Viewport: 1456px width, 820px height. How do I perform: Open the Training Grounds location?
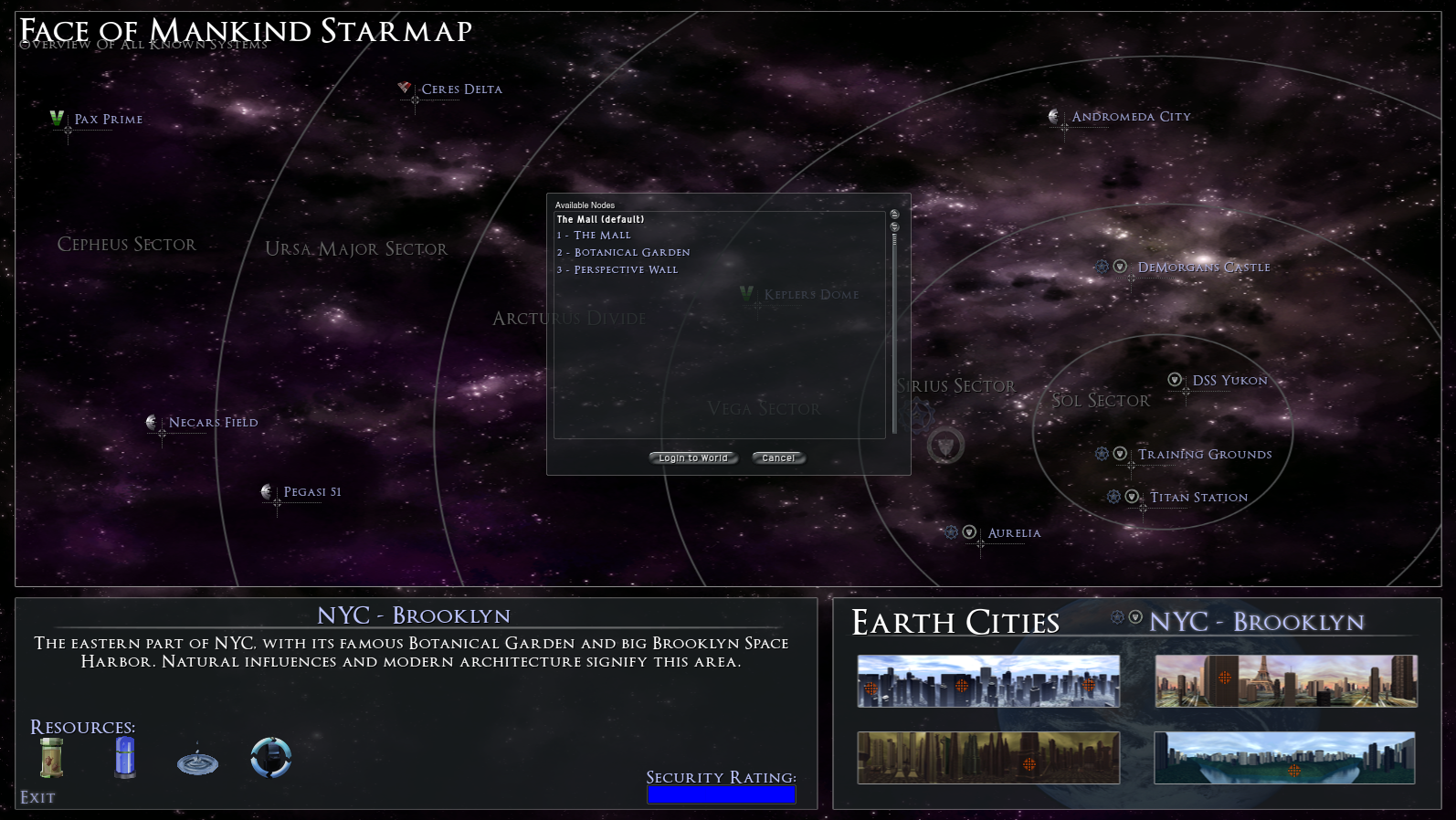(1204, 455)
